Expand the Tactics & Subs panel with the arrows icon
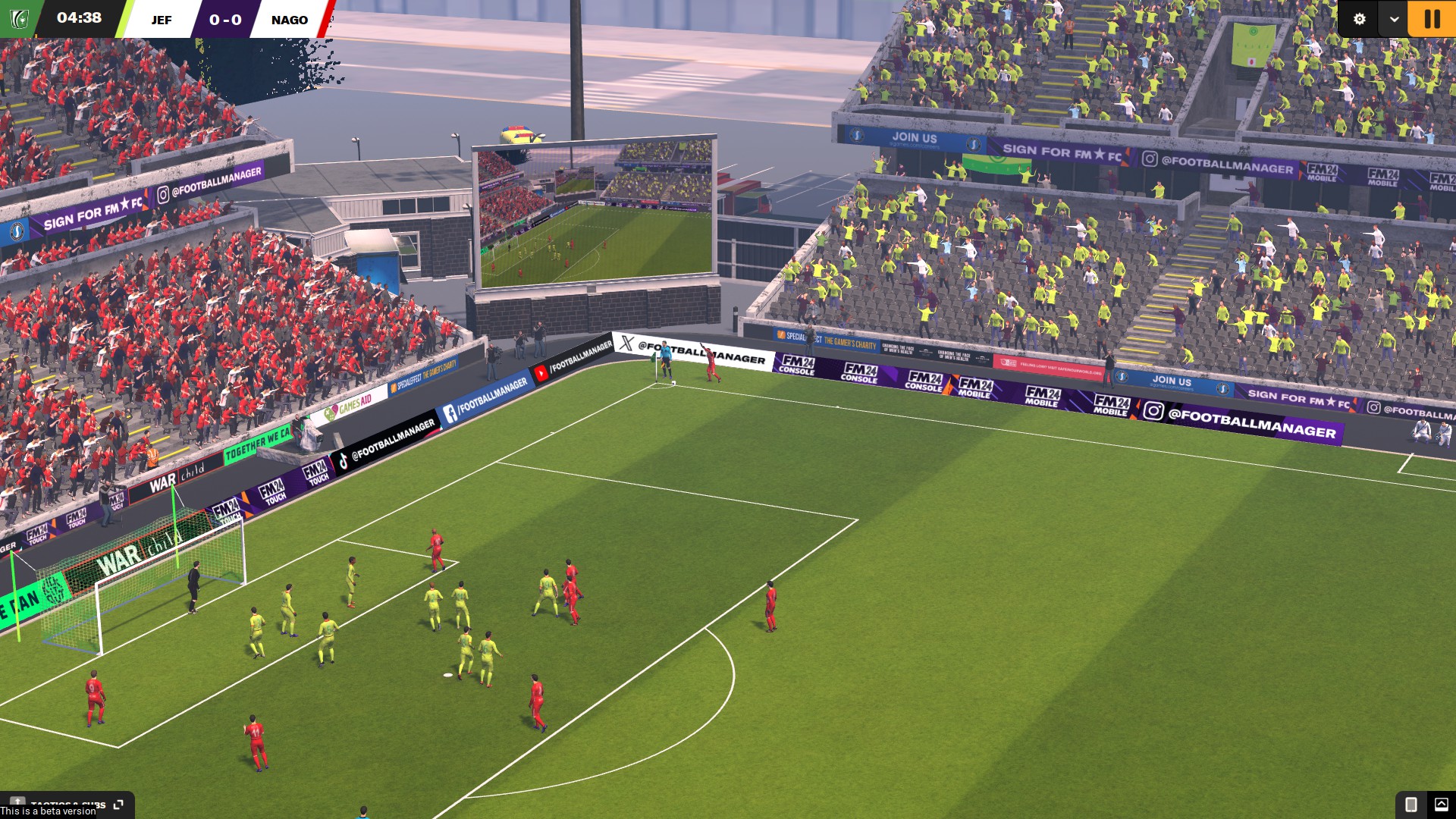This screenshot has height=819, width=1456. coord(118,804)
